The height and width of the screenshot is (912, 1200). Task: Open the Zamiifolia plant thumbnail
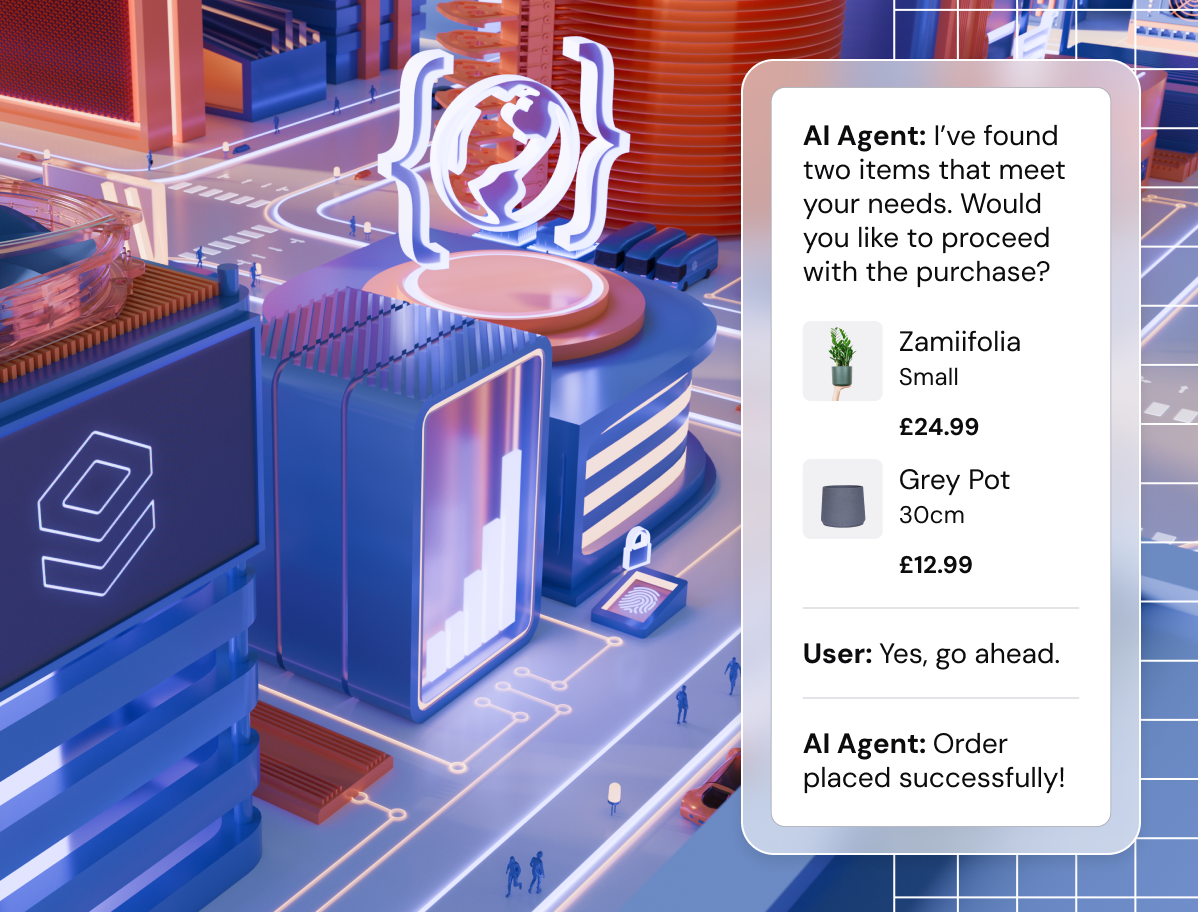pos(842,361)
